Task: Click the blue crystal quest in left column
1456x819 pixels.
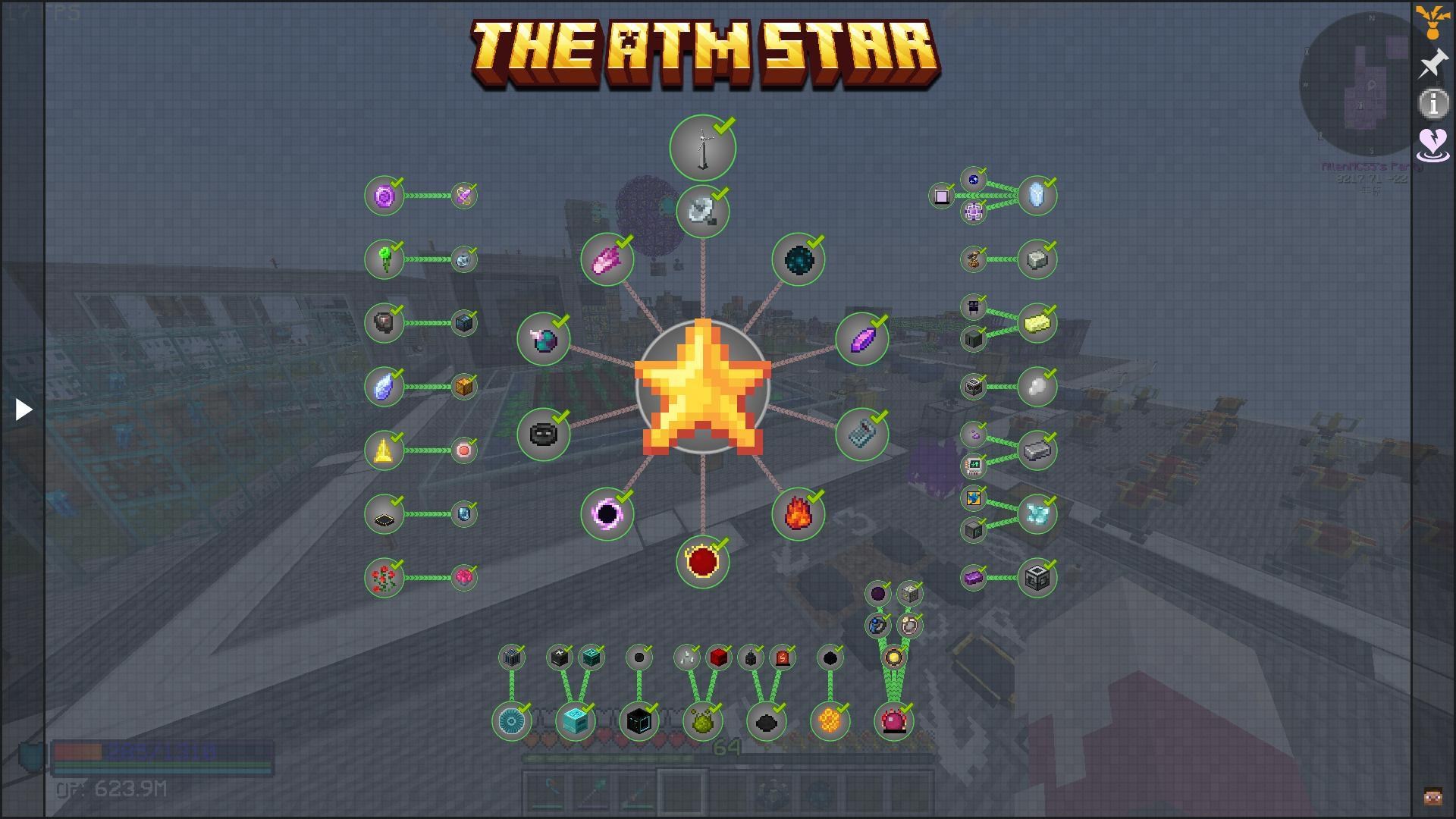Action: 385,386
